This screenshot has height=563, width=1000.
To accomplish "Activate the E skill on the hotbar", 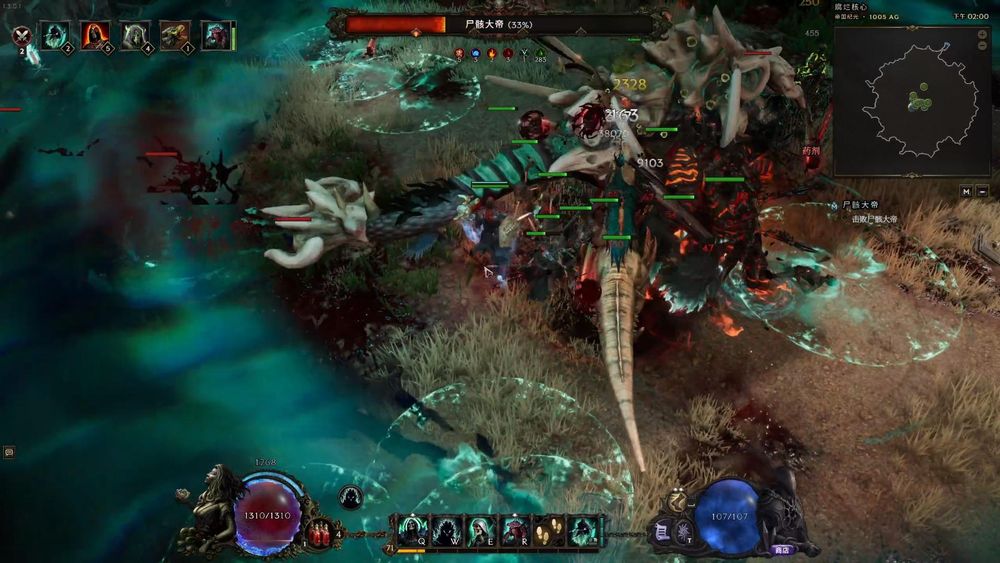I will 479,529.
